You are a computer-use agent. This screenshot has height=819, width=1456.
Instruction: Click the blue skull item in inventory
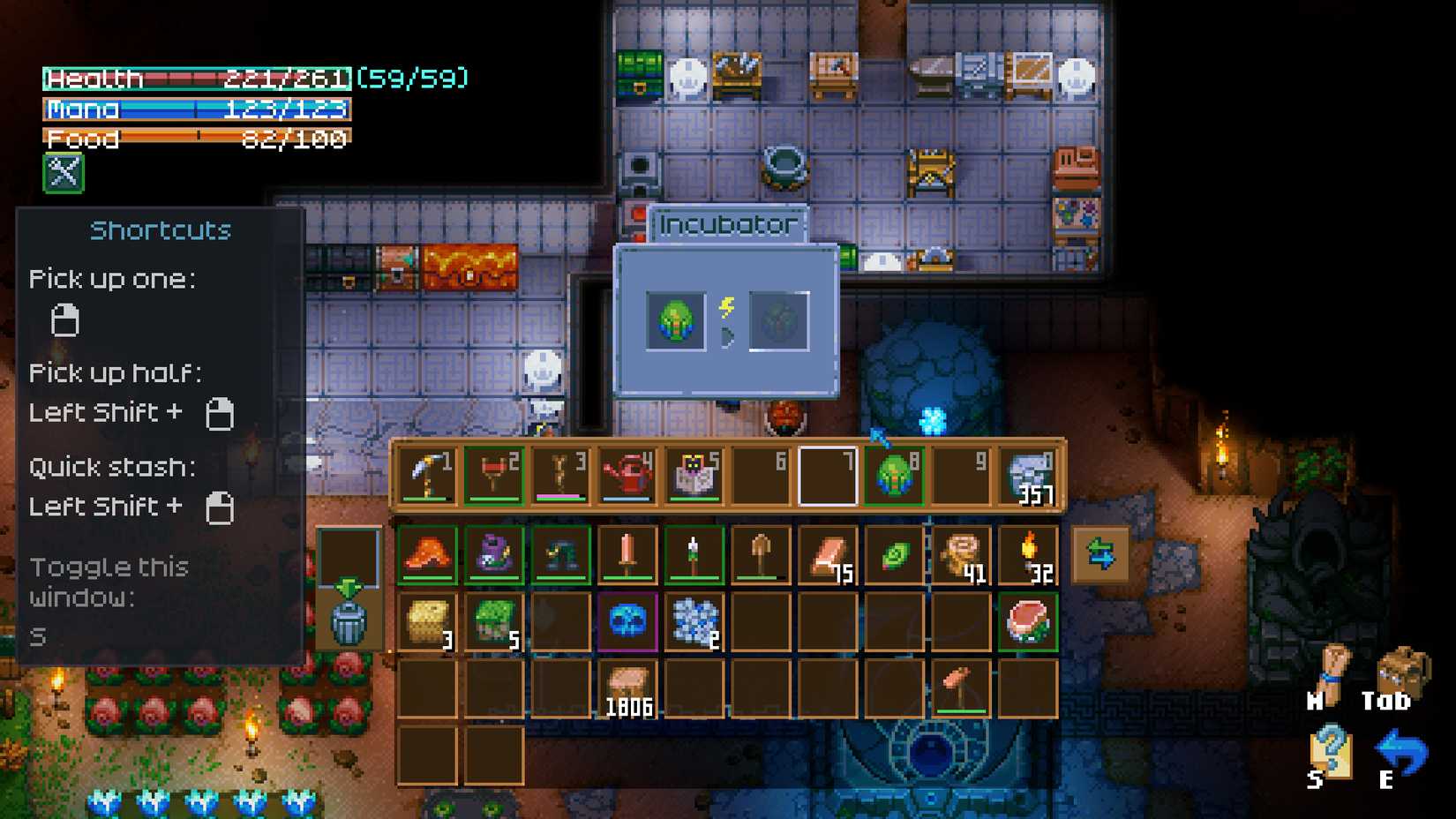click(x=627, y=622)
